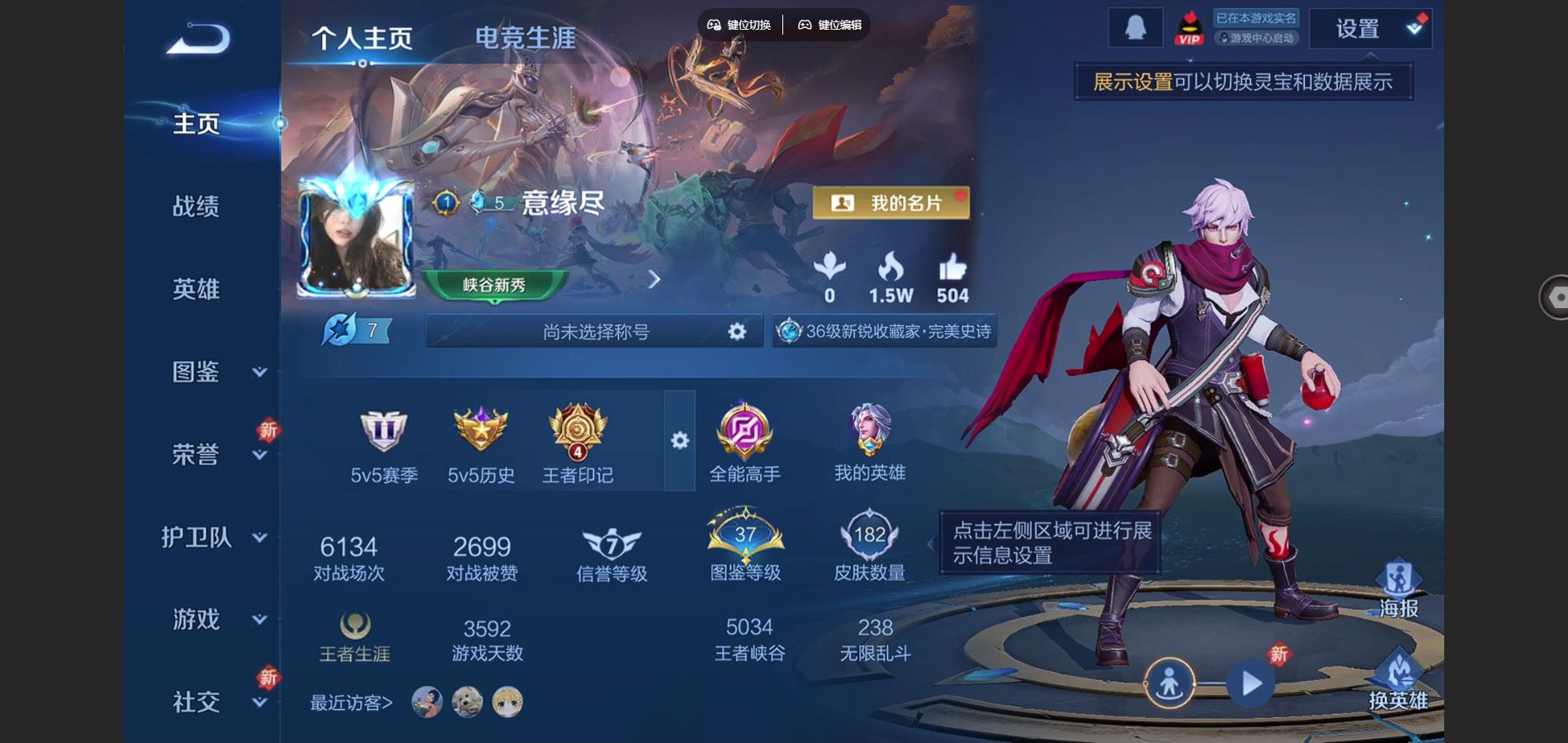Choose a title in 尚未选择称号 bar

[594, 332]
